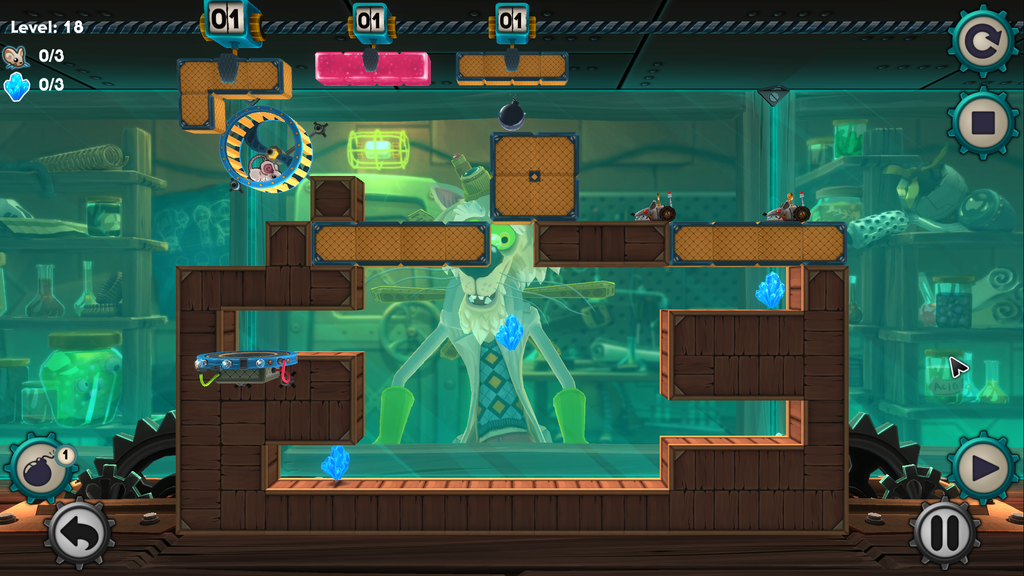Select the bomb item button
This screenshot has width=1024, height=576.
pos(42,468)
